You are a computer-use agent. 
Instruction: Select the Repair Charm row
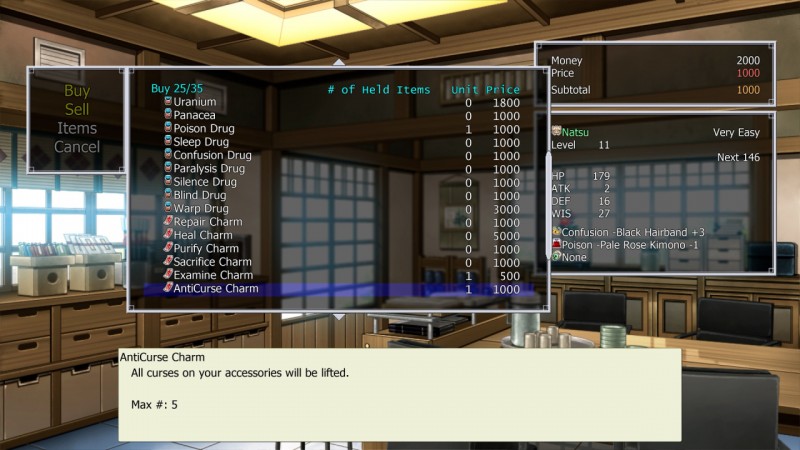click(x=208, y=222)
